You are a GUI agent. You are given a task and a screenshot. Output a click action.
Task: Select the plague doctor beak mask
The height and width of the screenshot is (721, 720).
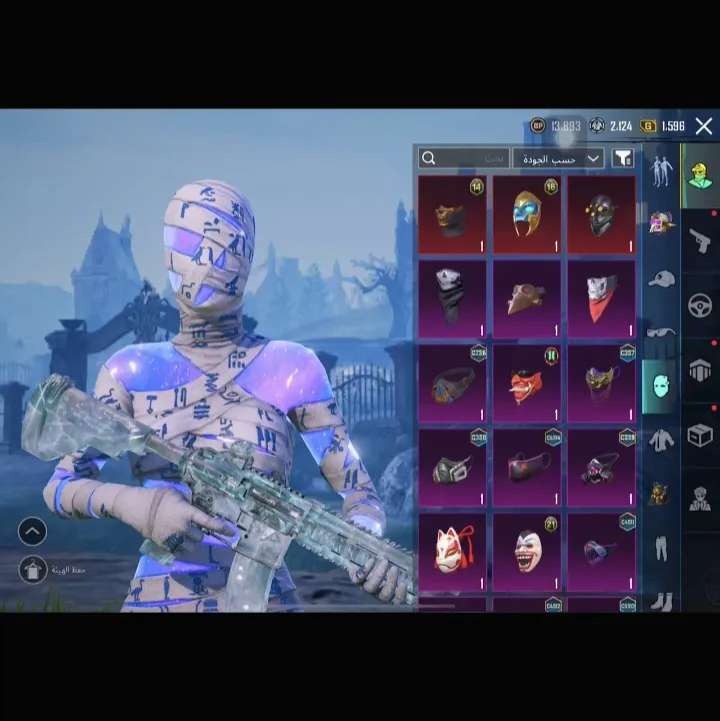point(526,299)
